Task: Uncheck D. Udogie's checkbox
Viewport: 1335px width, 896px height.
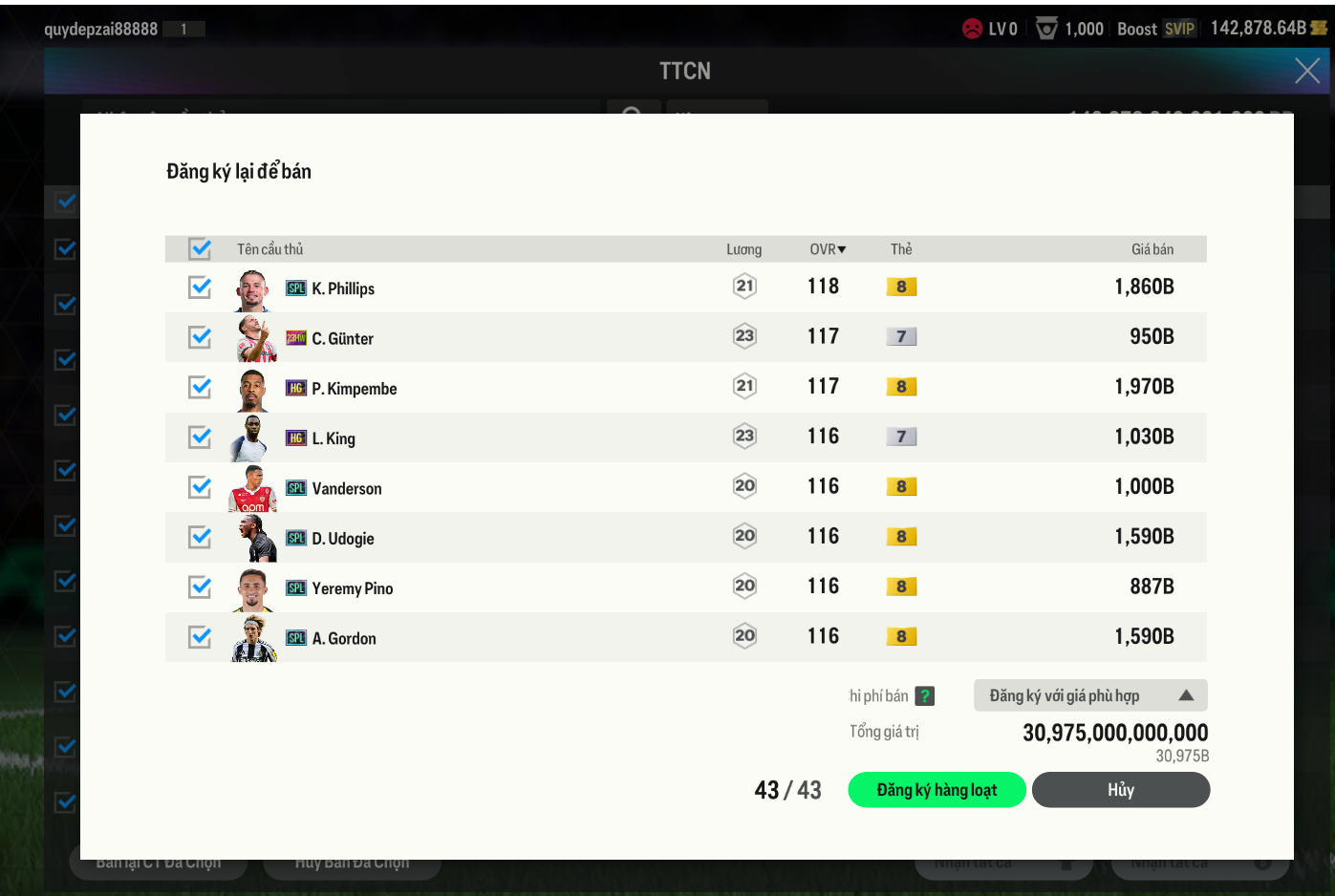Action: [x=200, y=537]
